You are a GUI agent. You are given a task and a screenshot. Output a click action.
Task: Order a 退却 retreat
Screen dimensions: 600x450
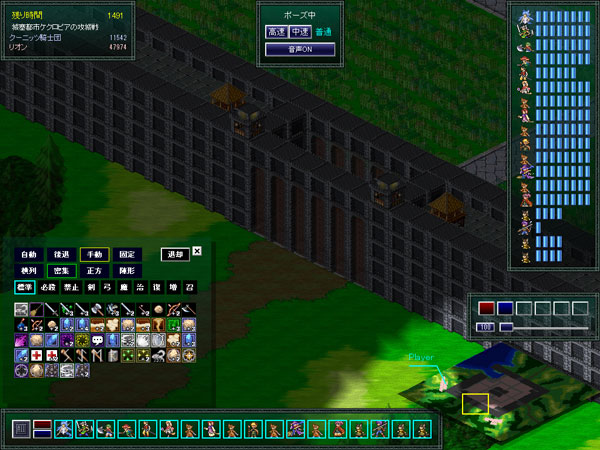pos(174,254)
